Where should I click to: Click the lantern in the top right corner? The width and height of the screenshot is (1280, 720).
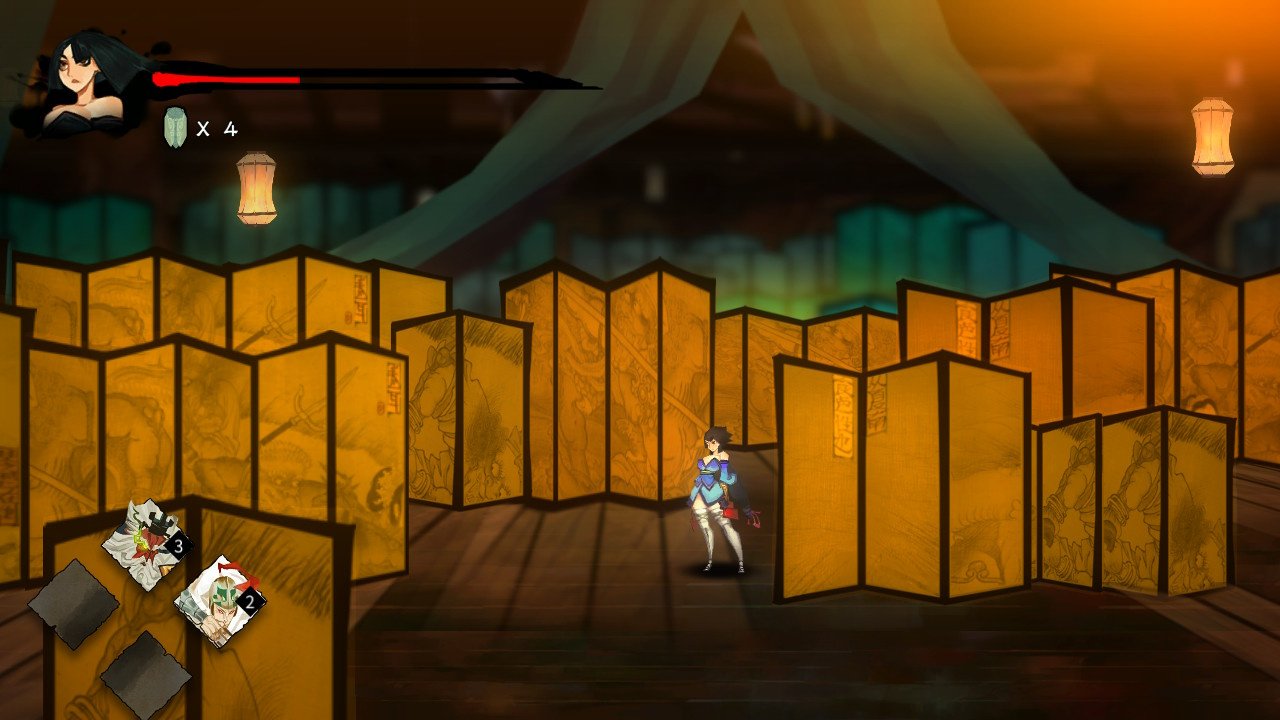[x=1213, y=135]
